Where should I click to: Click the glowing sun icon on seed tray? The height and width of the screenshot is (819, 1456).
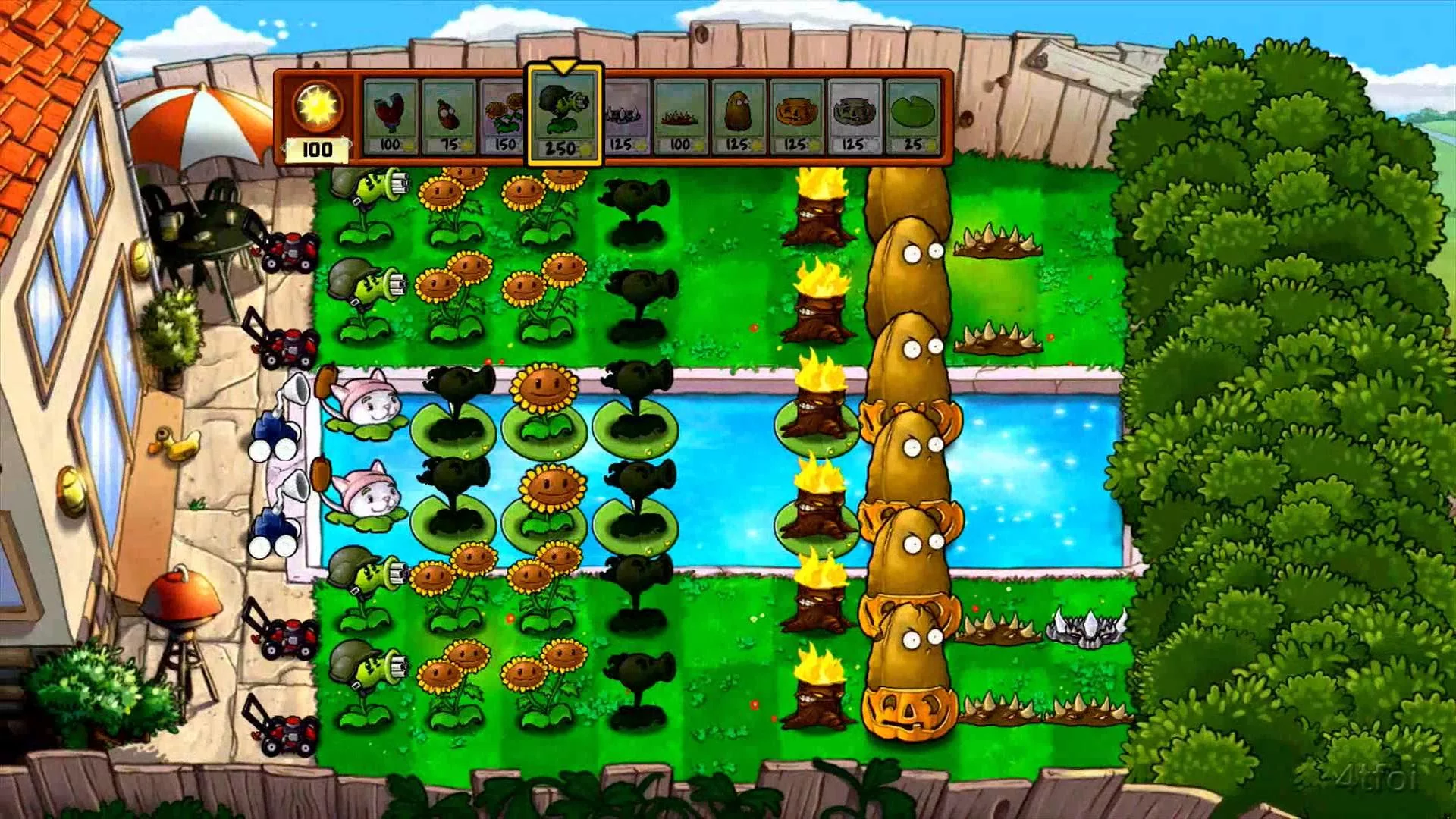pyautogui.click(x=318, y=108)
